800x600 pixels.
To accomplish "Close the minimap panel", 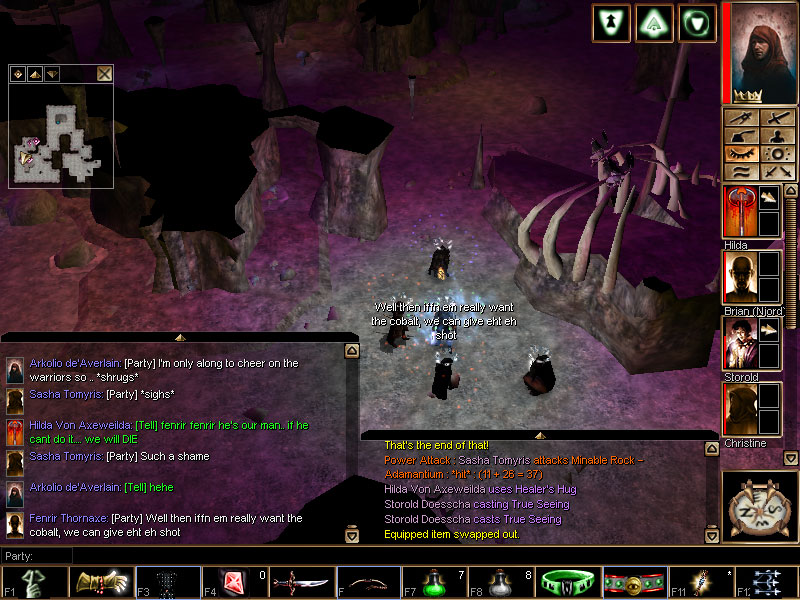I will 104,73.
